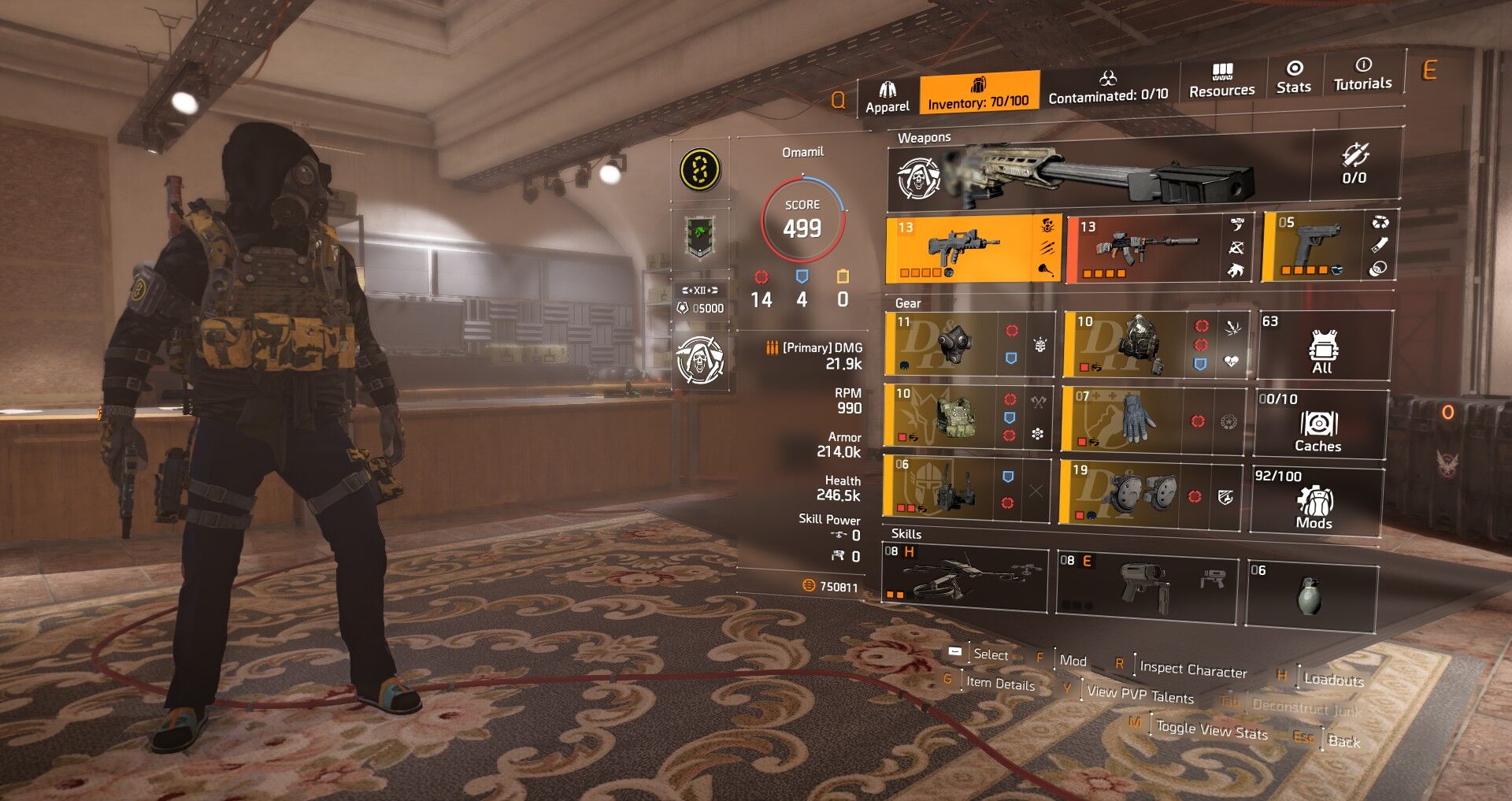Open the All gear category
Screen dimensions: 1512x801
click(x=1322, y=347)
